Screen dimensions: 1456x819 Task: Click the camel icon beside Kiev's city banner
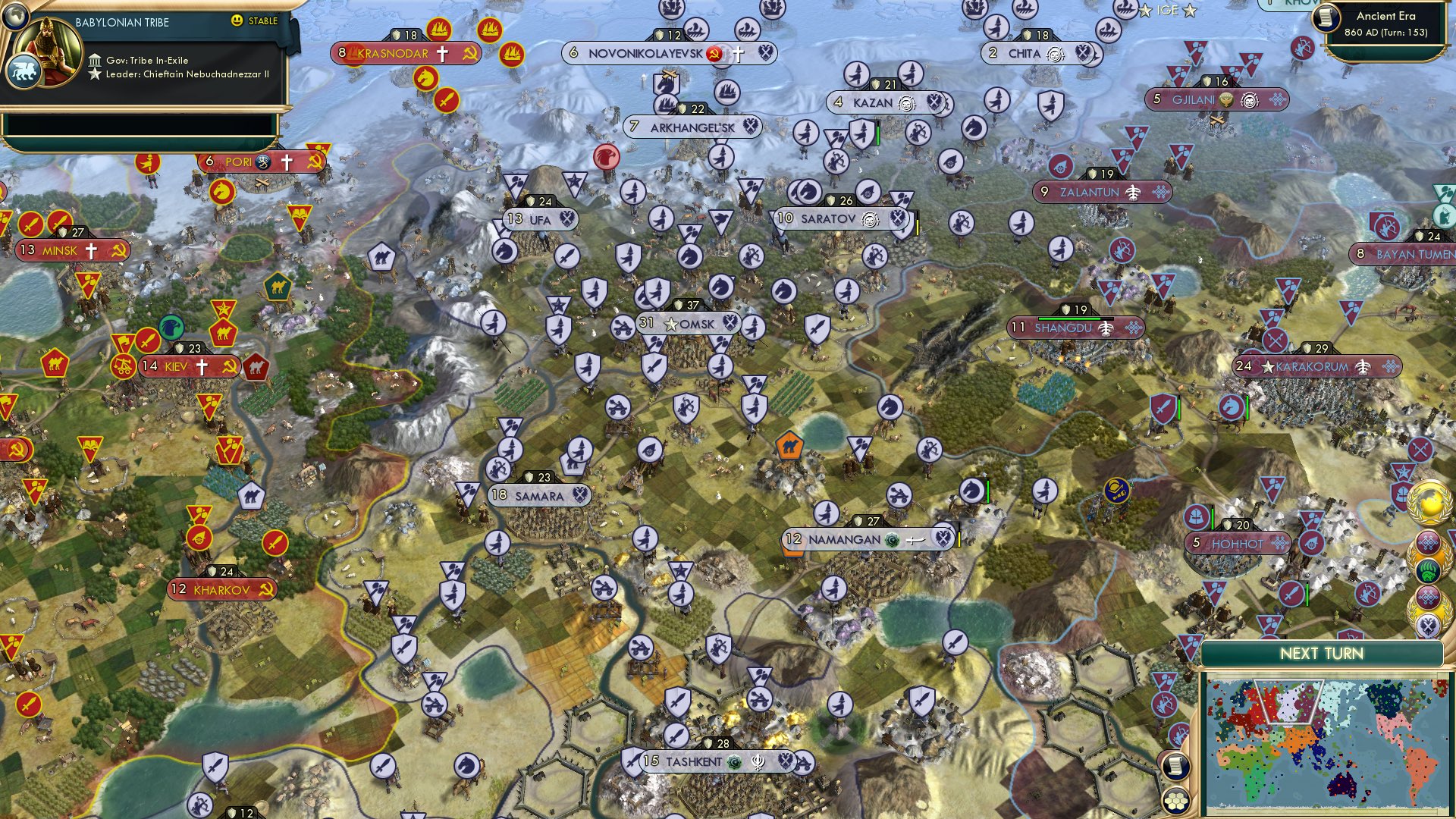tap(256, 366)
